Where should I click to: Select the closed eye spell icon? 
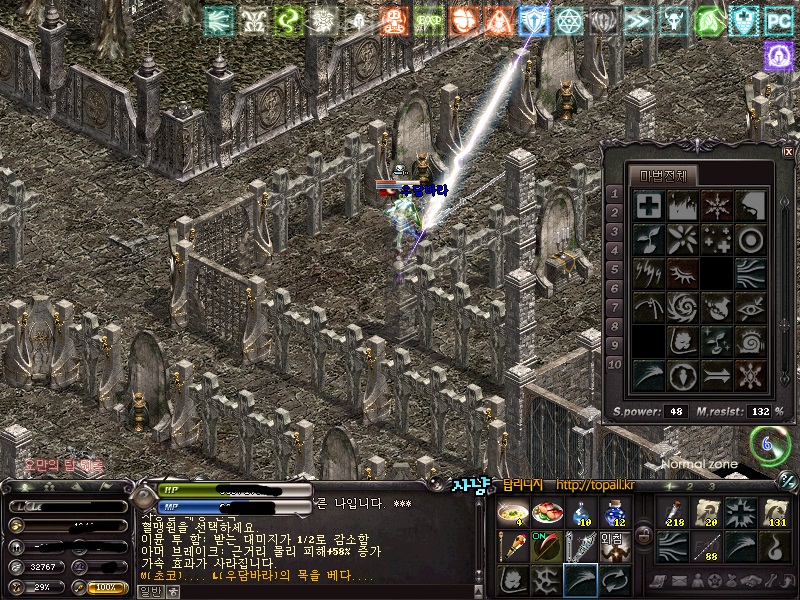point(682,273)
